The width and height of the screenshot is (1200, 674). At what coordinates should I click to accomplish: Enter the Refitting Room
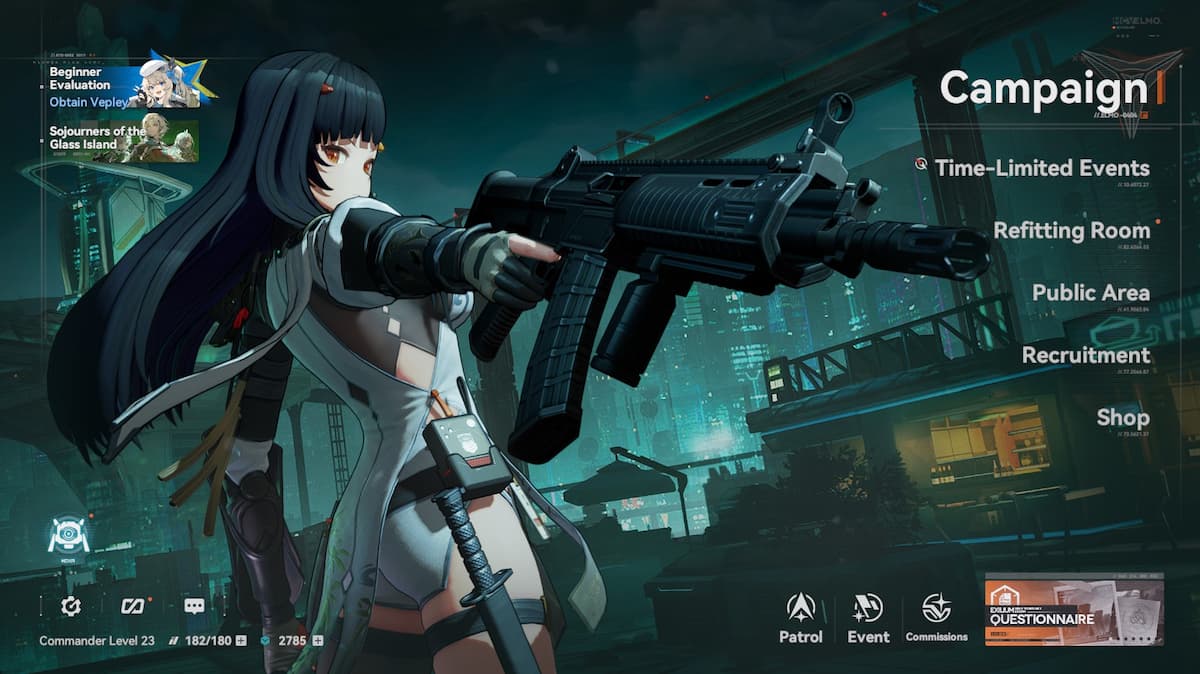[x=1071, y=231]
